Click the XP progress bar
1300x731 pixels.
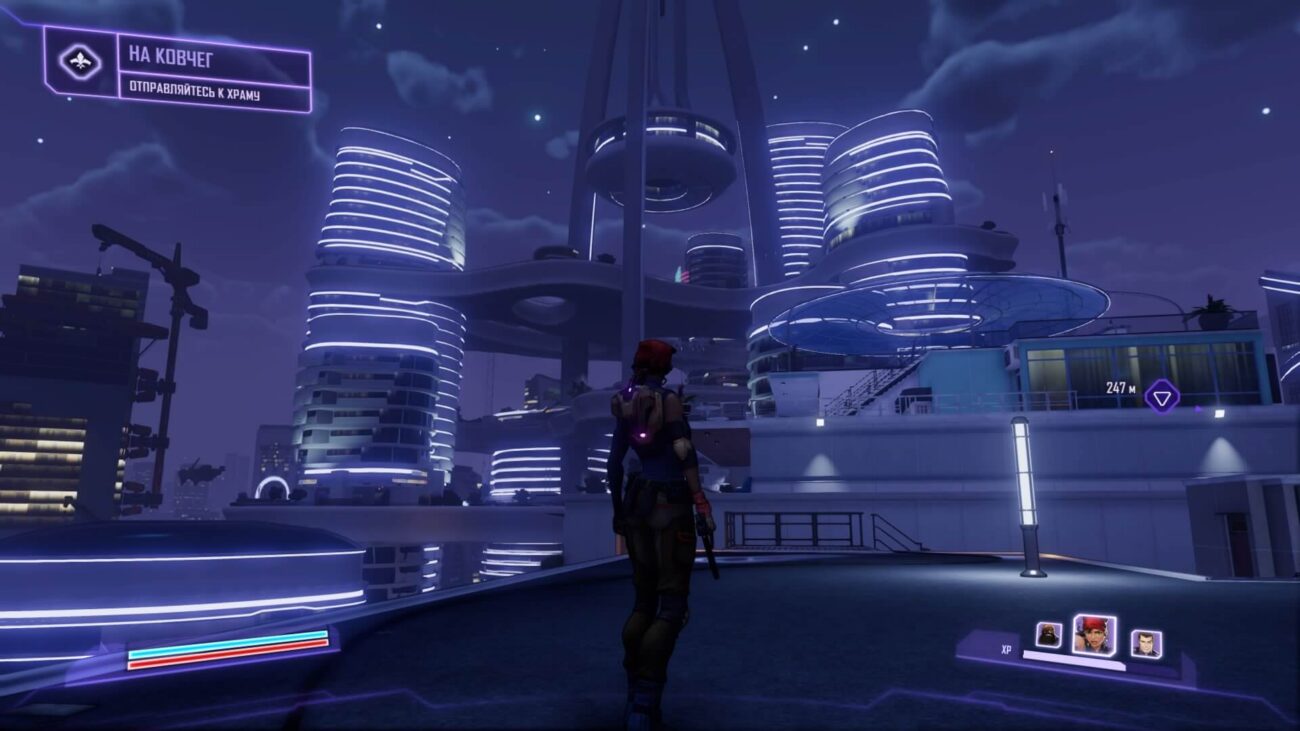pos(1075,658)
